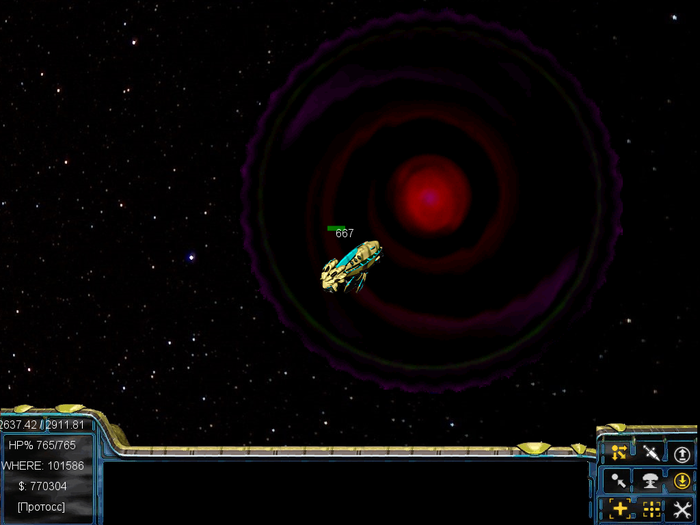The width and height of the screenshot is (700, 525).
Task: Activate the missile weapon icon
Action: (651, 454)
